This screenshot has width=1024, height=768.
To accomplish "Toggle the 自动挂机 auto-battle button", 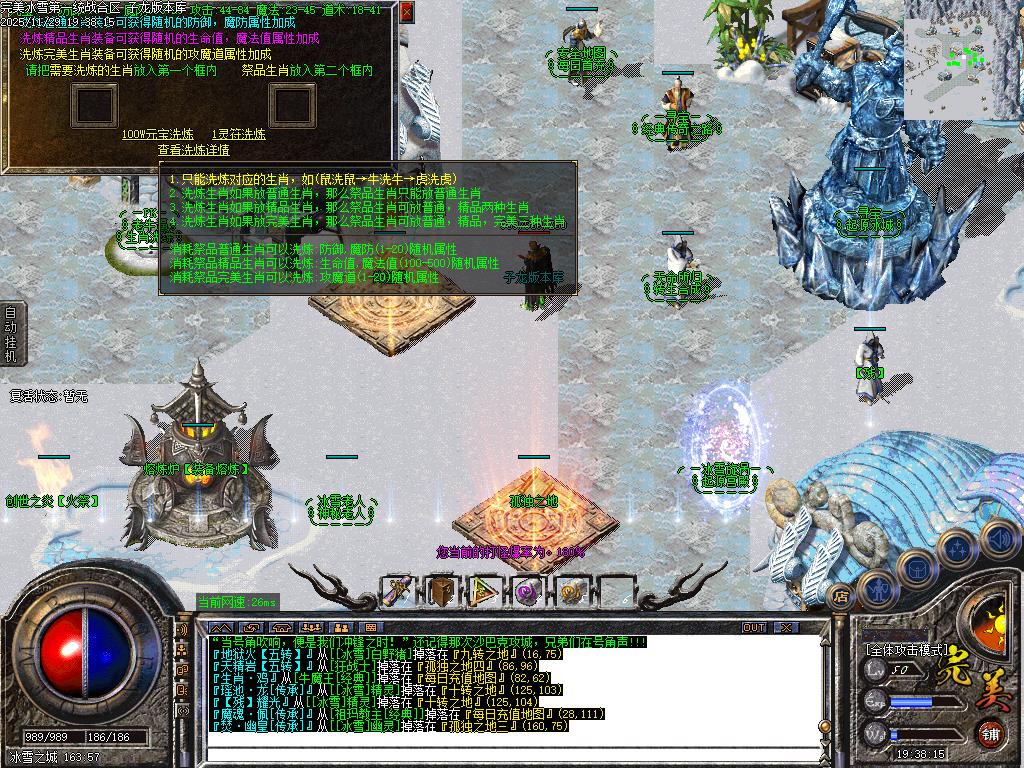I will tap(10, 334).
